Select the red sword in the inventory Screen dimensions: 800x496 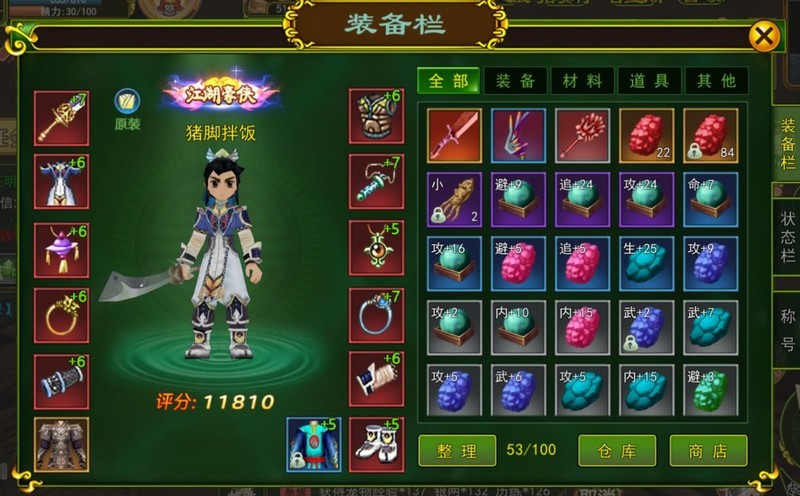pos(454,135)
